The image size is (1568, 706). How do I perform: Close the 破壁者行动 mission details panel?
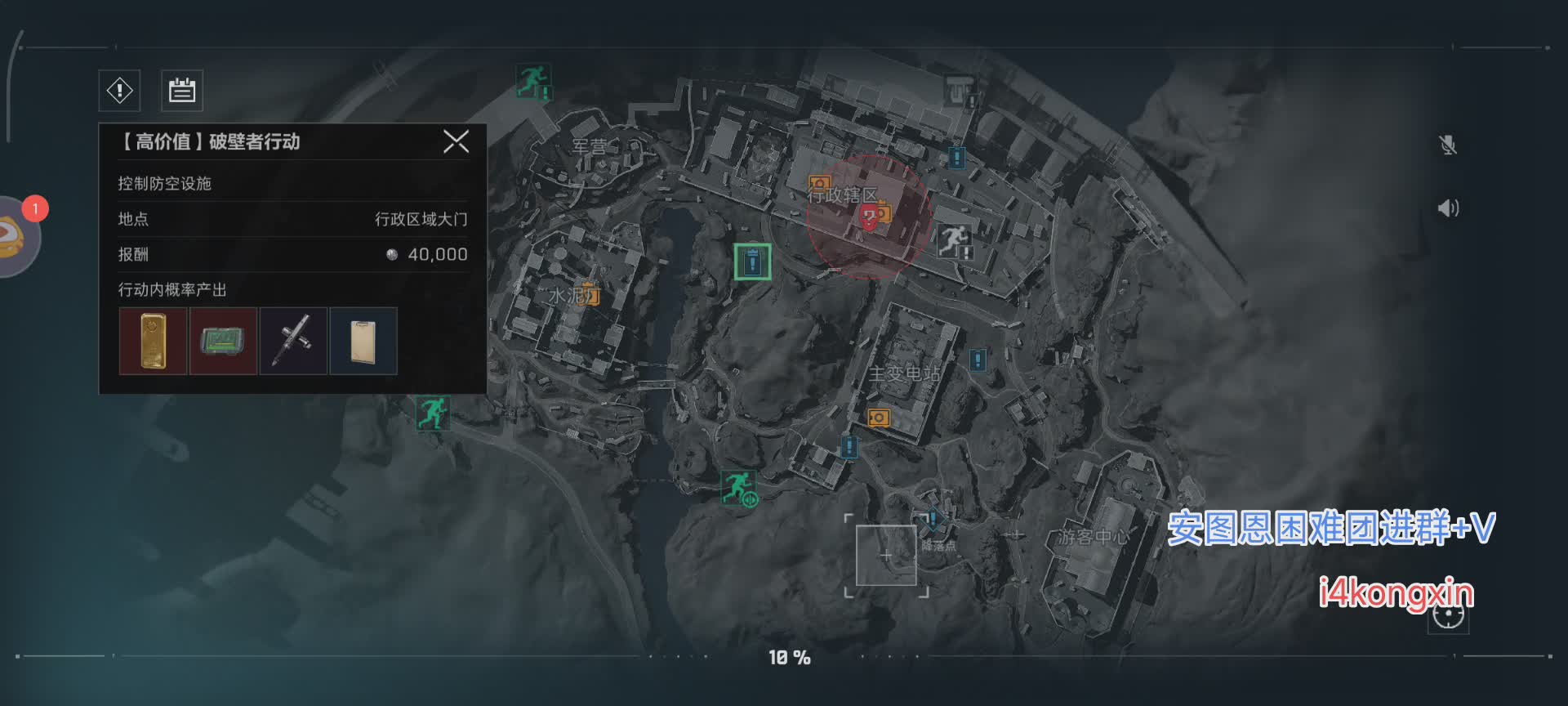(x=456, y=141)
